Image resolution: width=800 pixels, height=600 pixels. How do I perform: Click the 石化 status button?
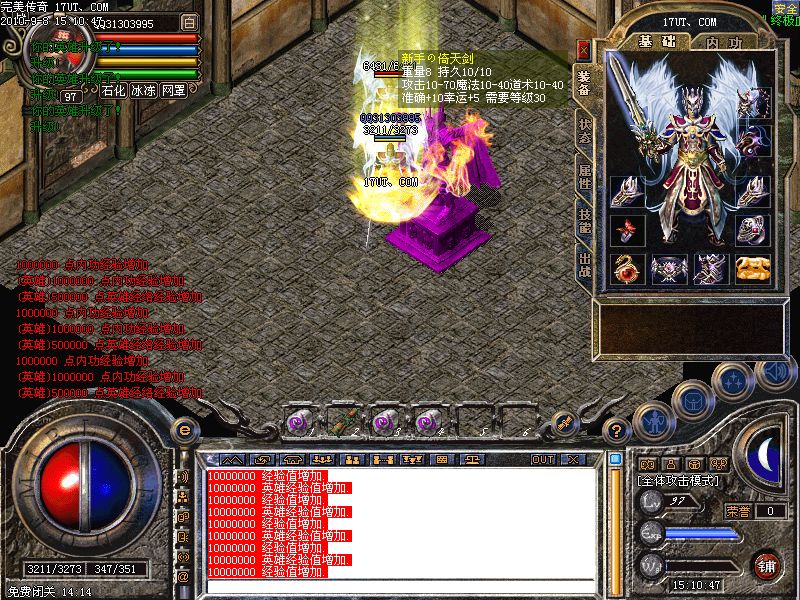pyautogui.click(x=113, y=90)
